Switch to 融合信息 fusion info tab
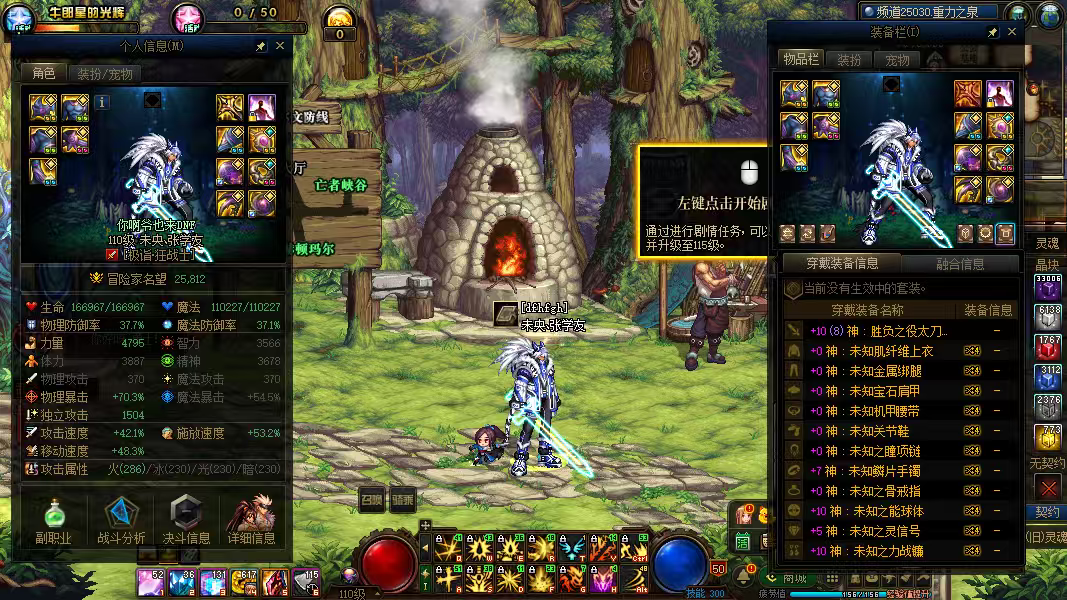This screenshot has height=600, width=1067. [960, 264]
